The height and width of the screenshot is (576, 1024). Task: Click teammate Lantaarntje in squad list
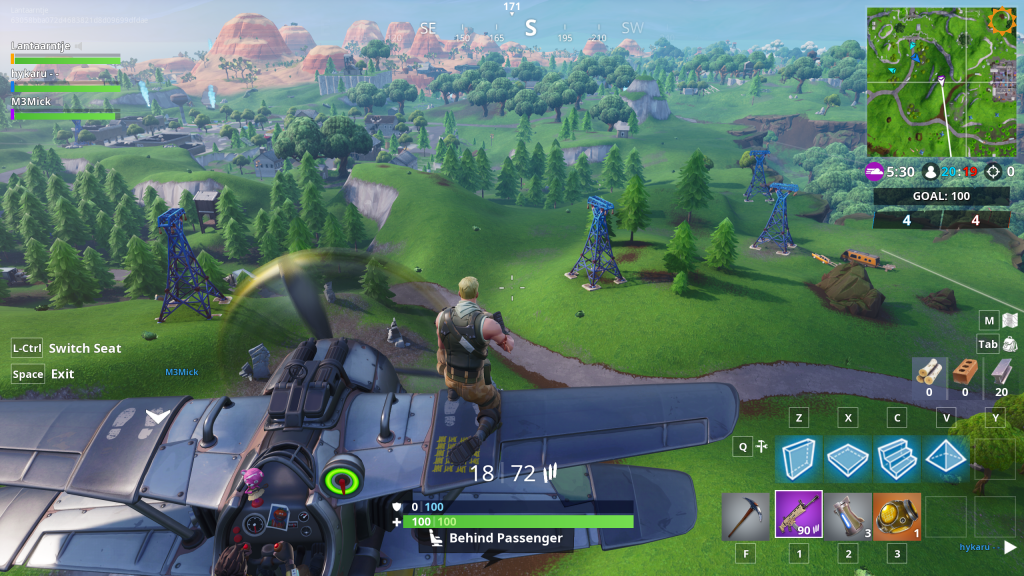42,46
